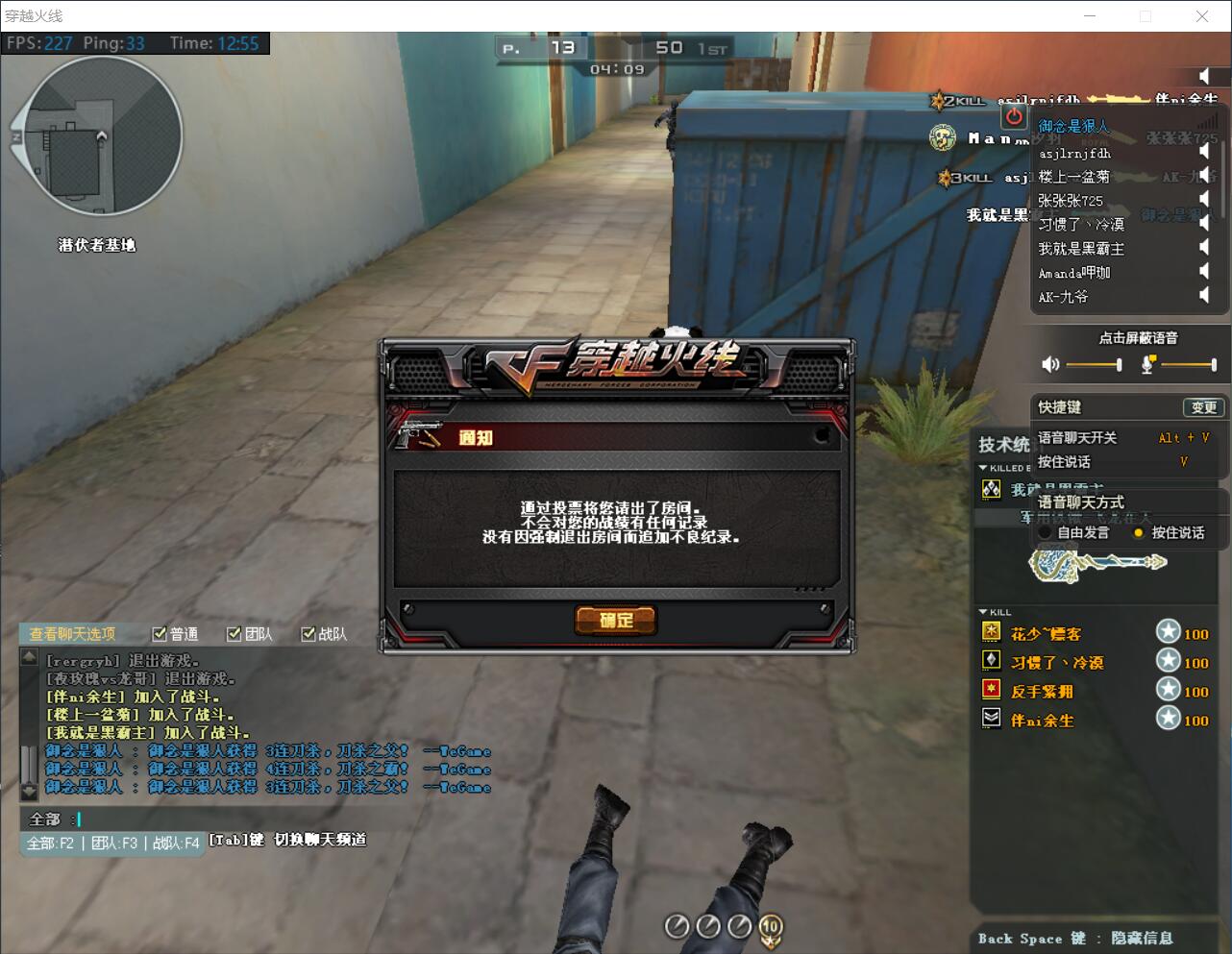
Task: Adjust the speaker volume slider
Action: point(1094,364)
